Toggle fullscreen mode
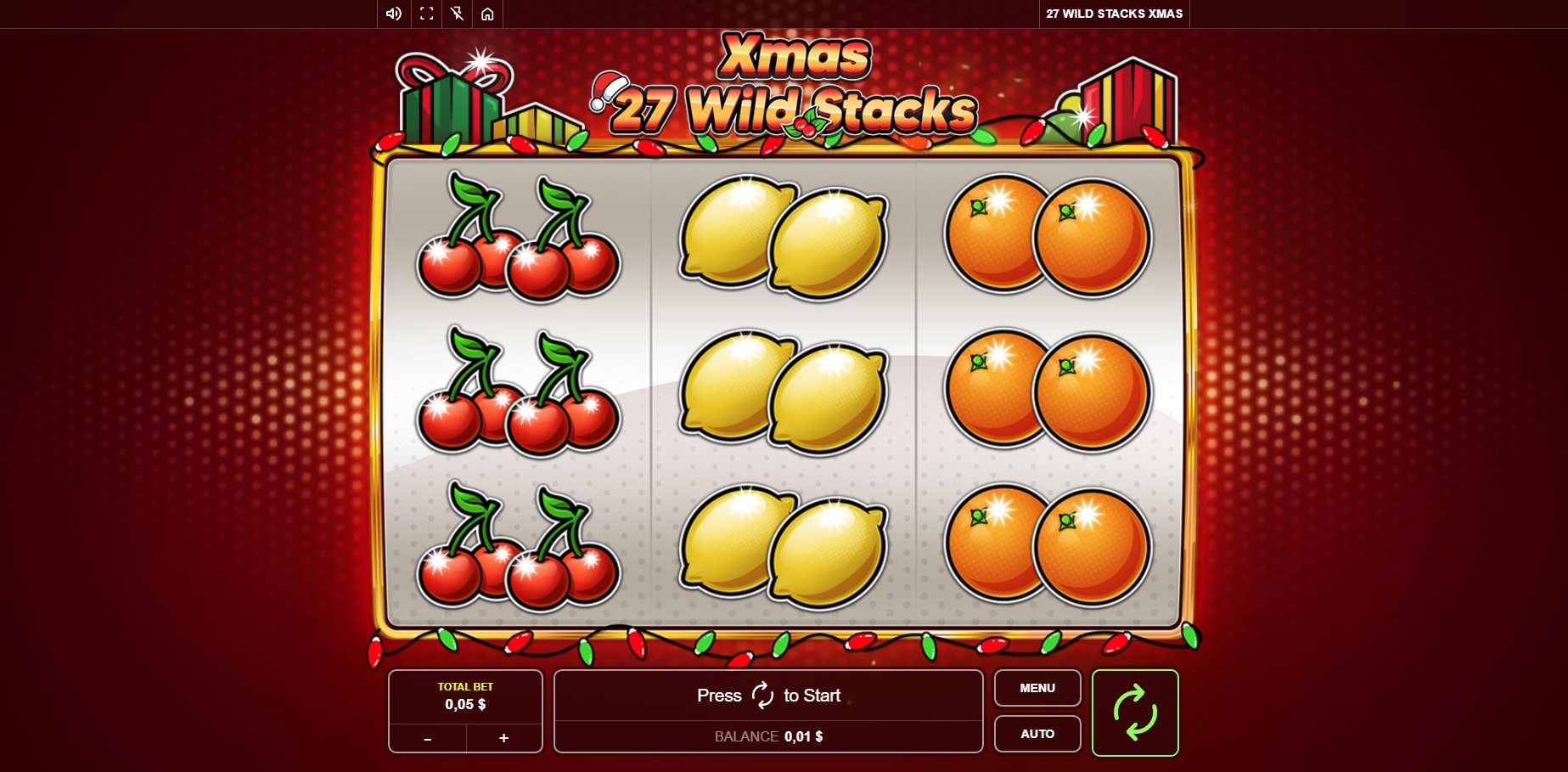 (425, 13)
